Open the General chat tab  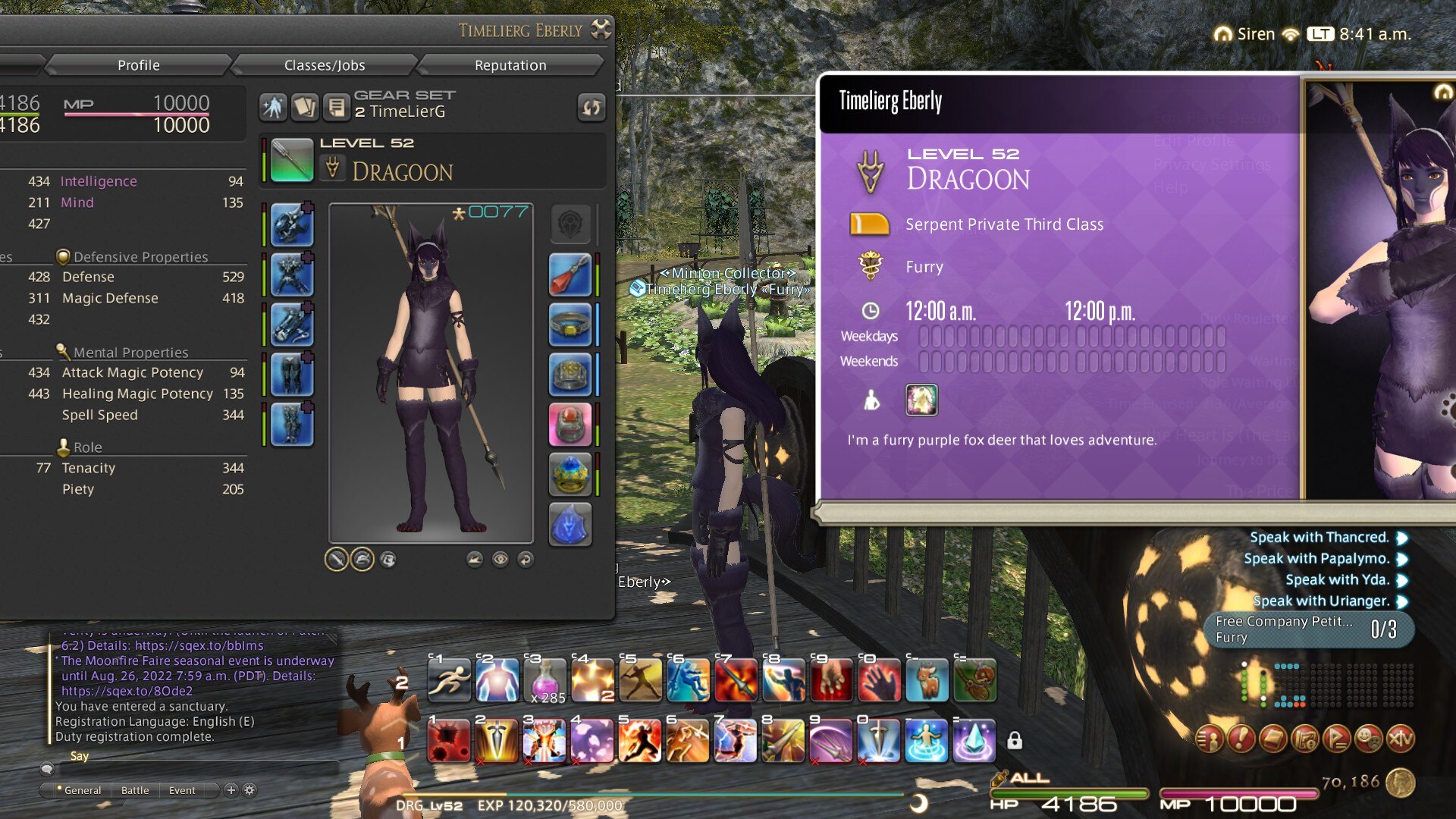pyautogui.click(x=82, y=790)
